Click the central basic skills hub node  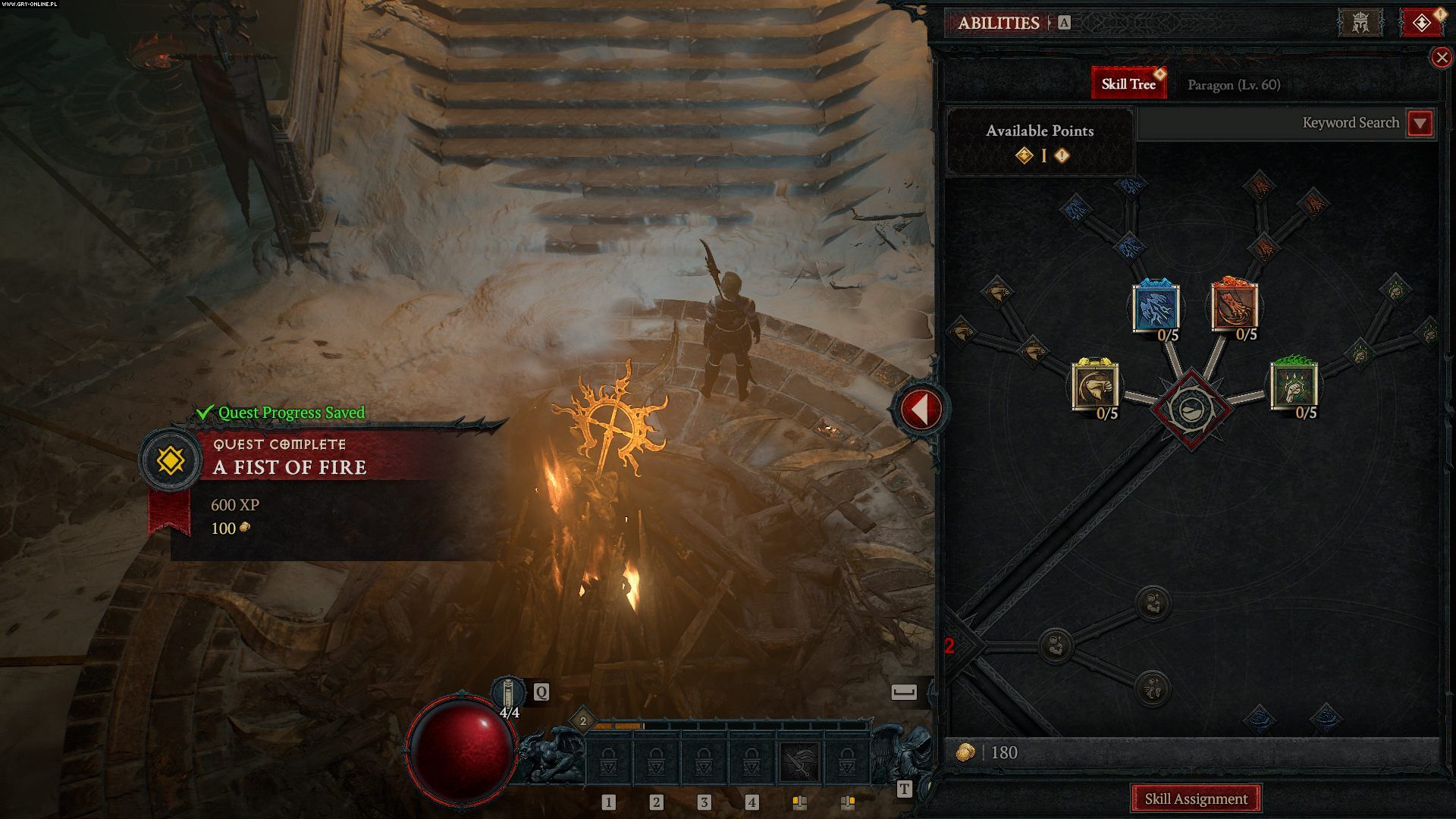pyautogui.click(x=1191, y=409)
